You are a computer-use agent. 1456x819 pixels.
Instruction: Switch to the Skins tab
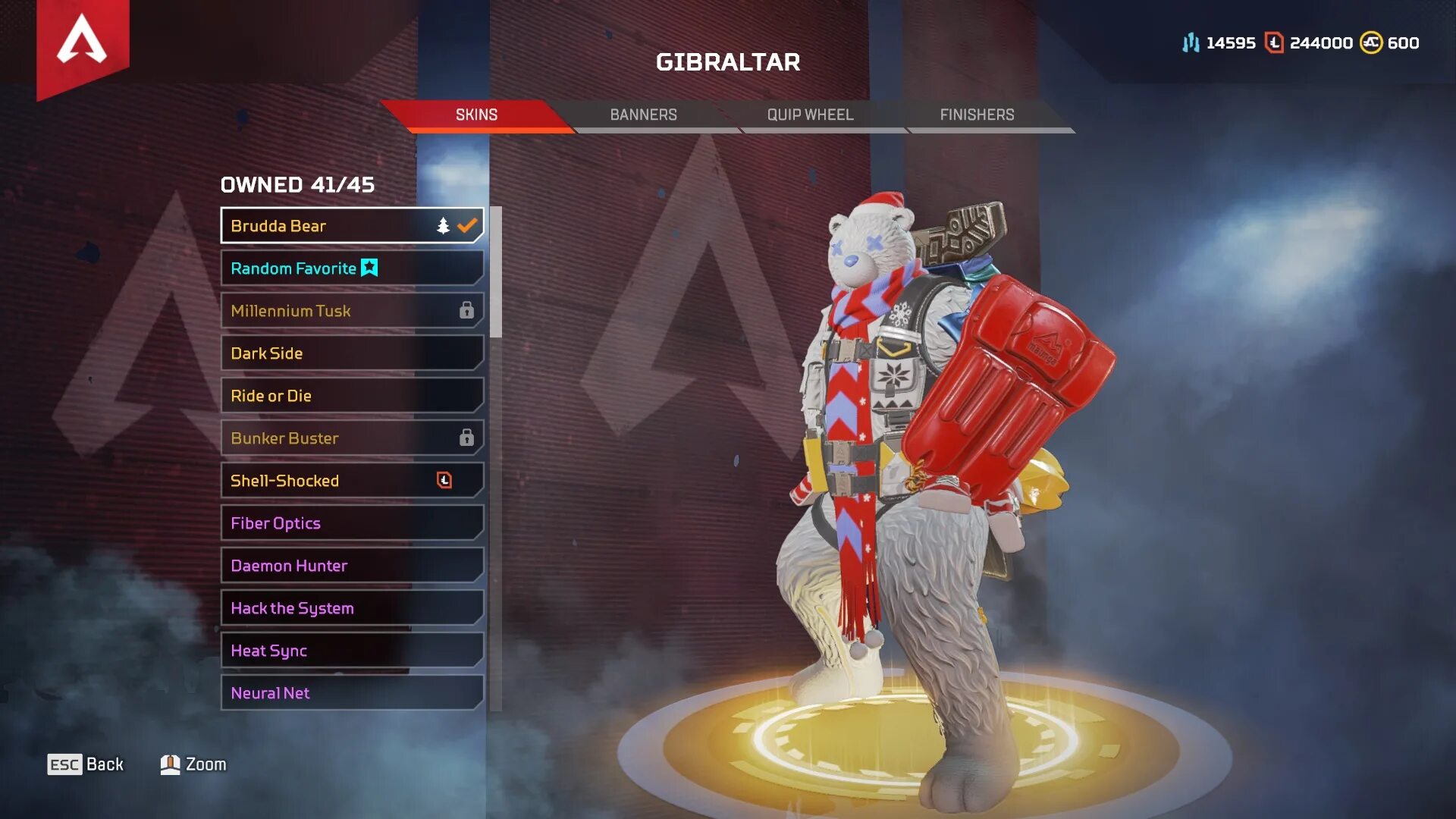pos(476,115)
